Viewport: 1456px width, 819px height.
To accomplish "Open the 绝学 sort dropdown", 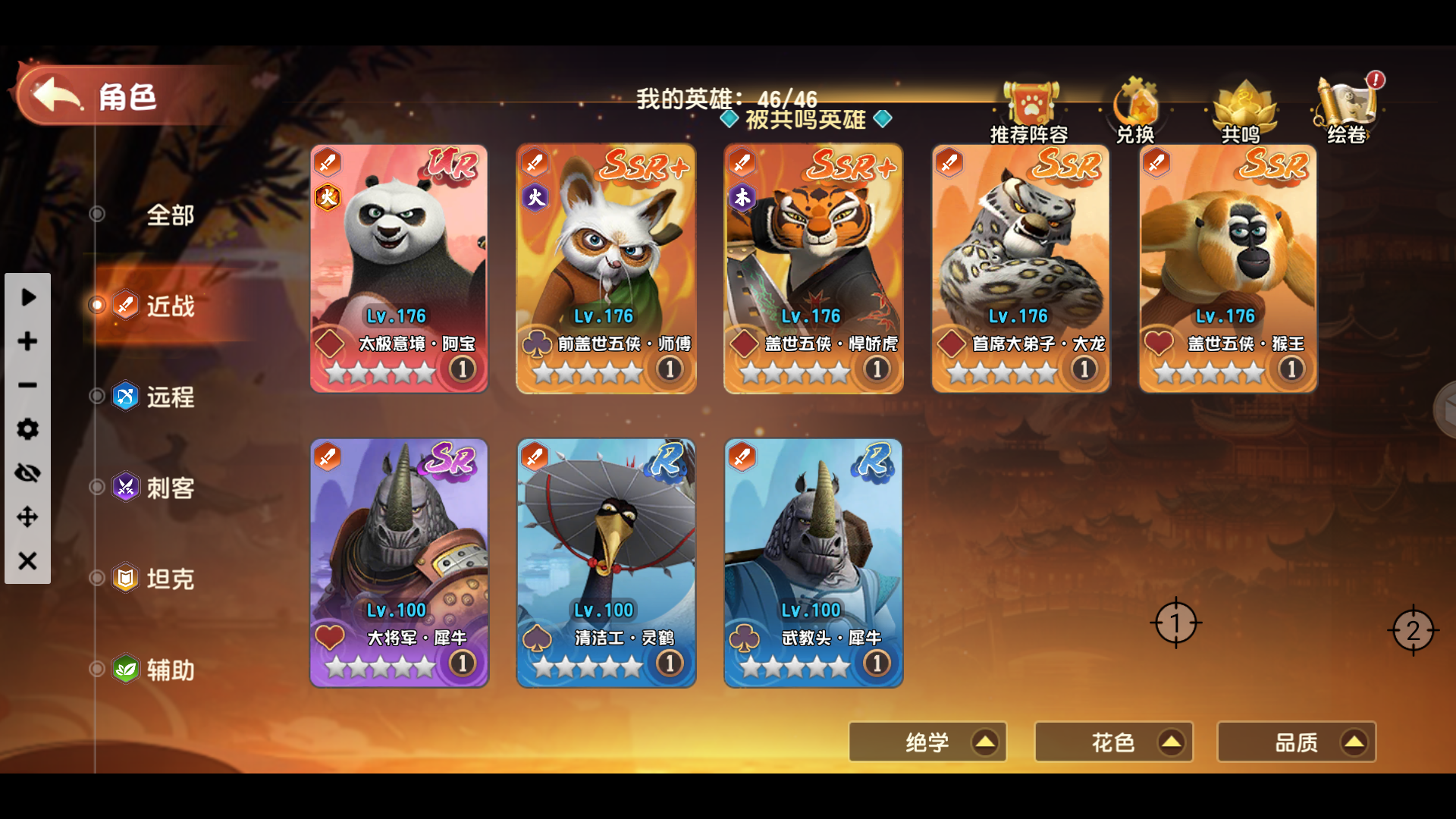I will click(x=927, y=742).
